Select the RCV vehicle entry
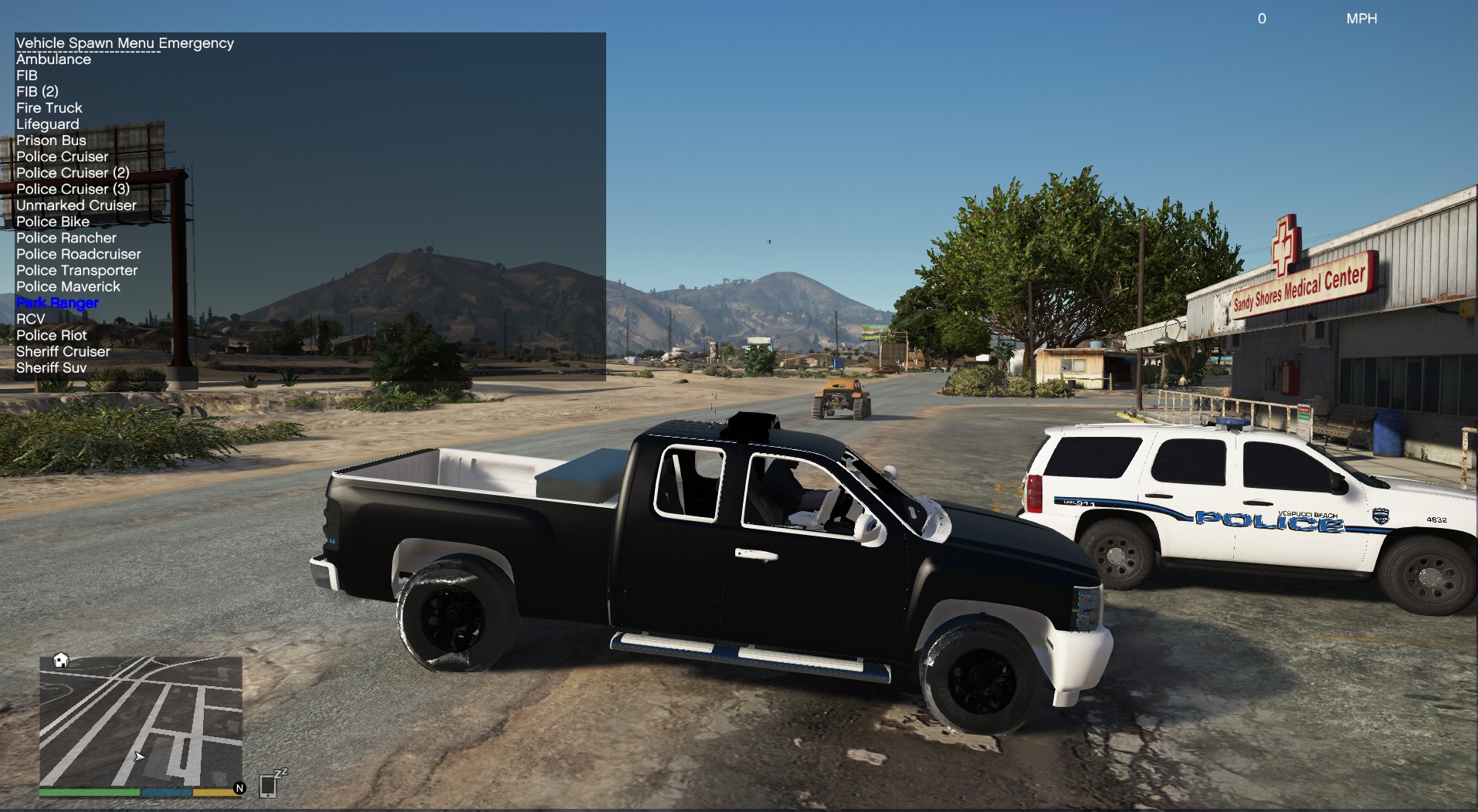The image size is (1478, 812). [31, 319]
